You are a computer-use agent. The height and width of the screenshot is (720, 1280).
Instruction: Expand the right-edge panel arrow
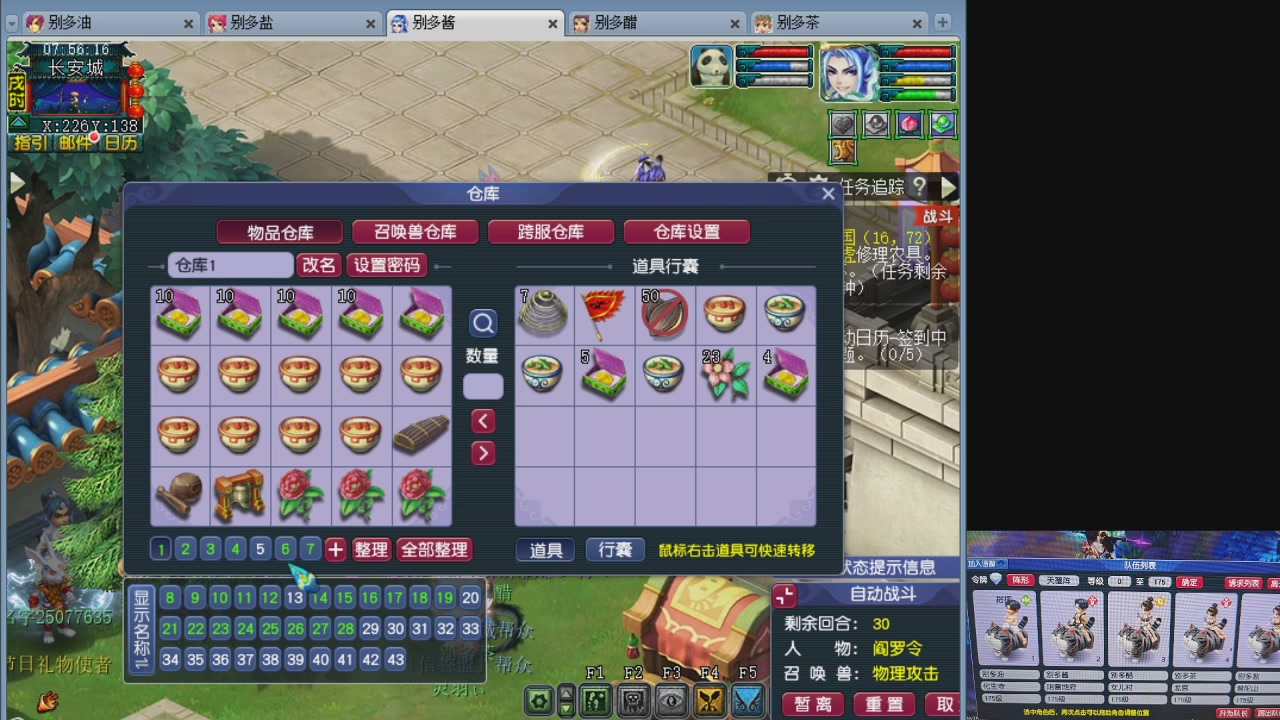pos(947,187)
